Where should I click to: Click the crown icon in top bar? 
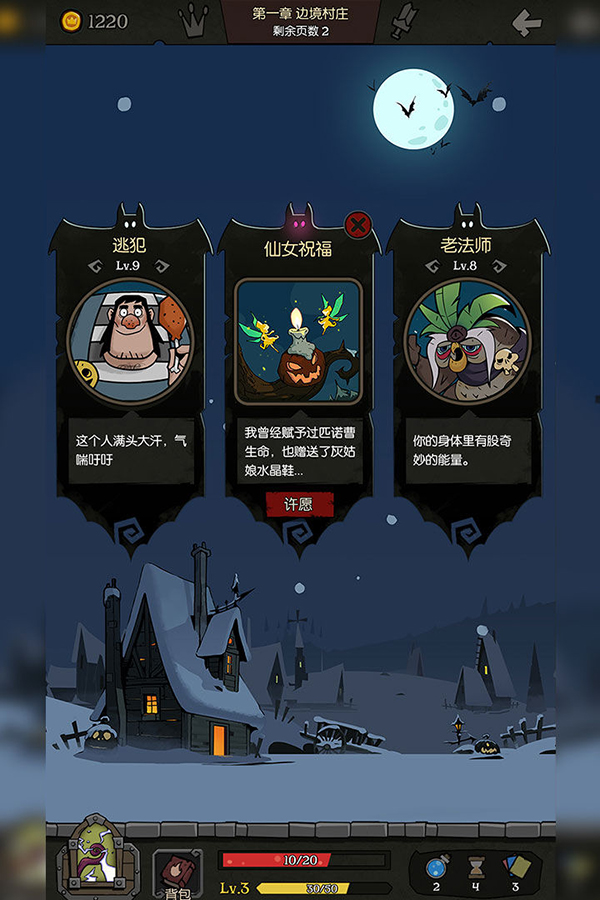point(193,20)
